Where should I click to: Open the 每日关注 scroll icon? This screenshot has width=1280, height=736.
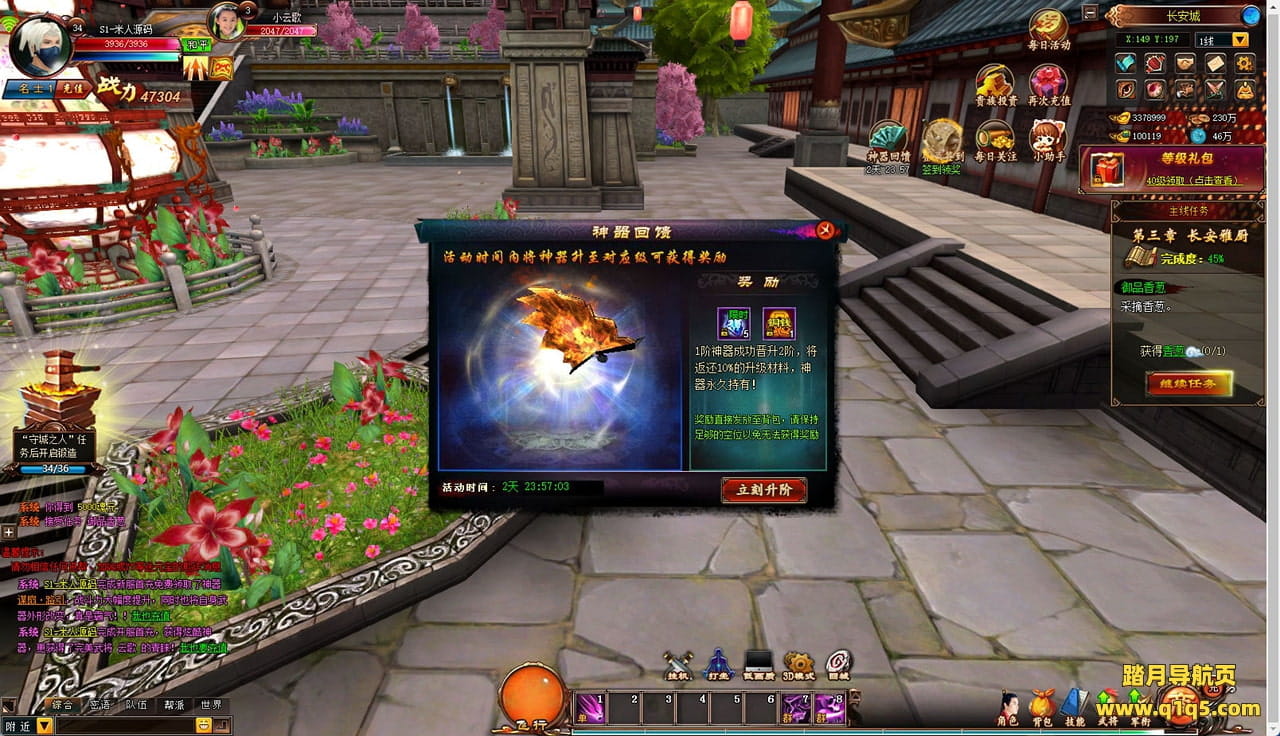tap(995, 140)
